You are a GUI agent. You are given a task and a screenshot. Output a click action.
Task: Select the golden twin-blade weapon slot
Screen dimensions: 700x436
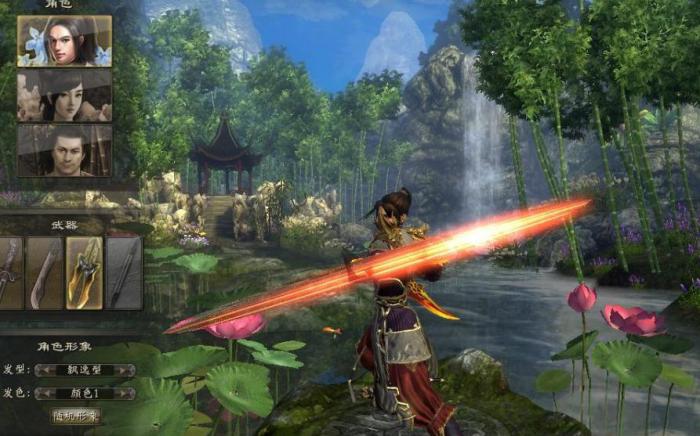[x=84, y=272]
